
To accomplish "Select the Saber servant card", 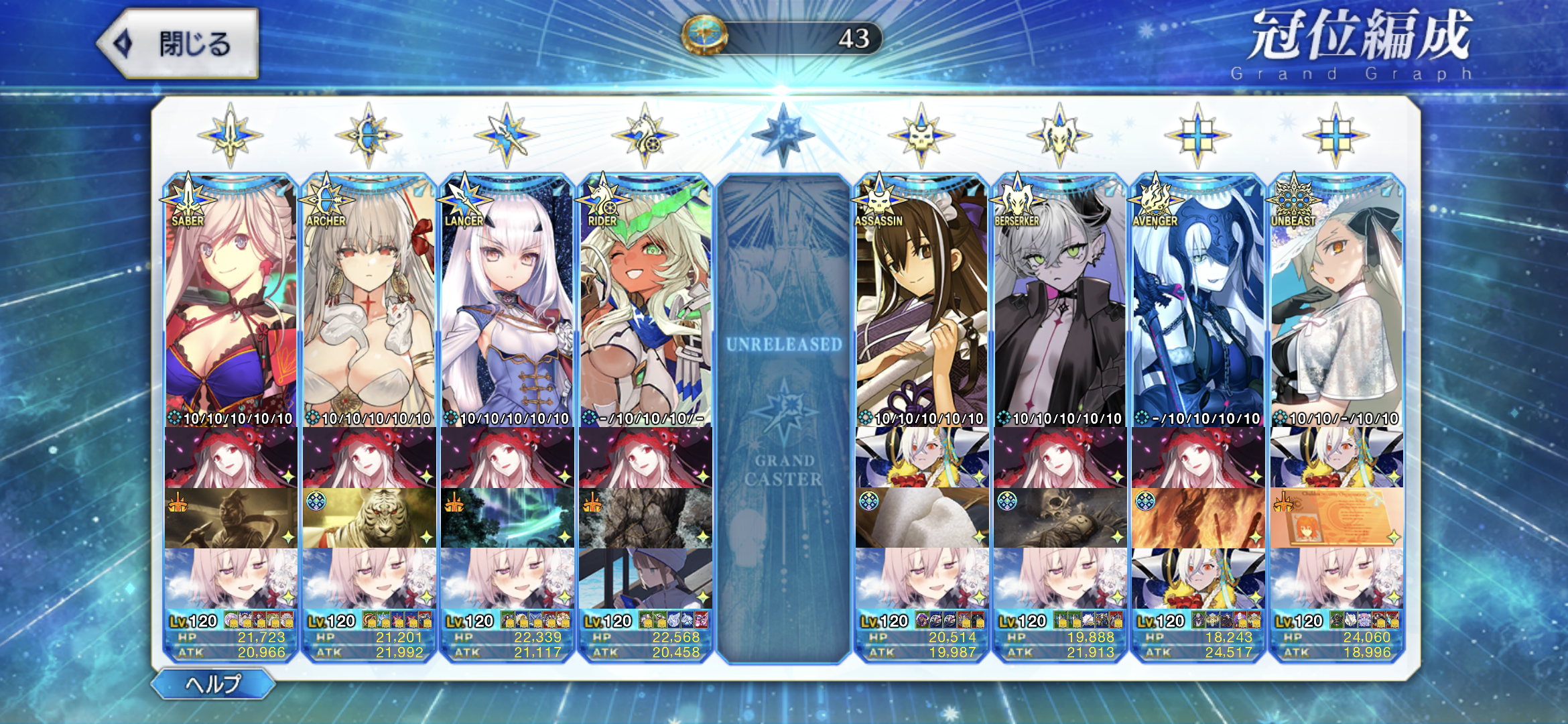I will click(x=231, y=302).
